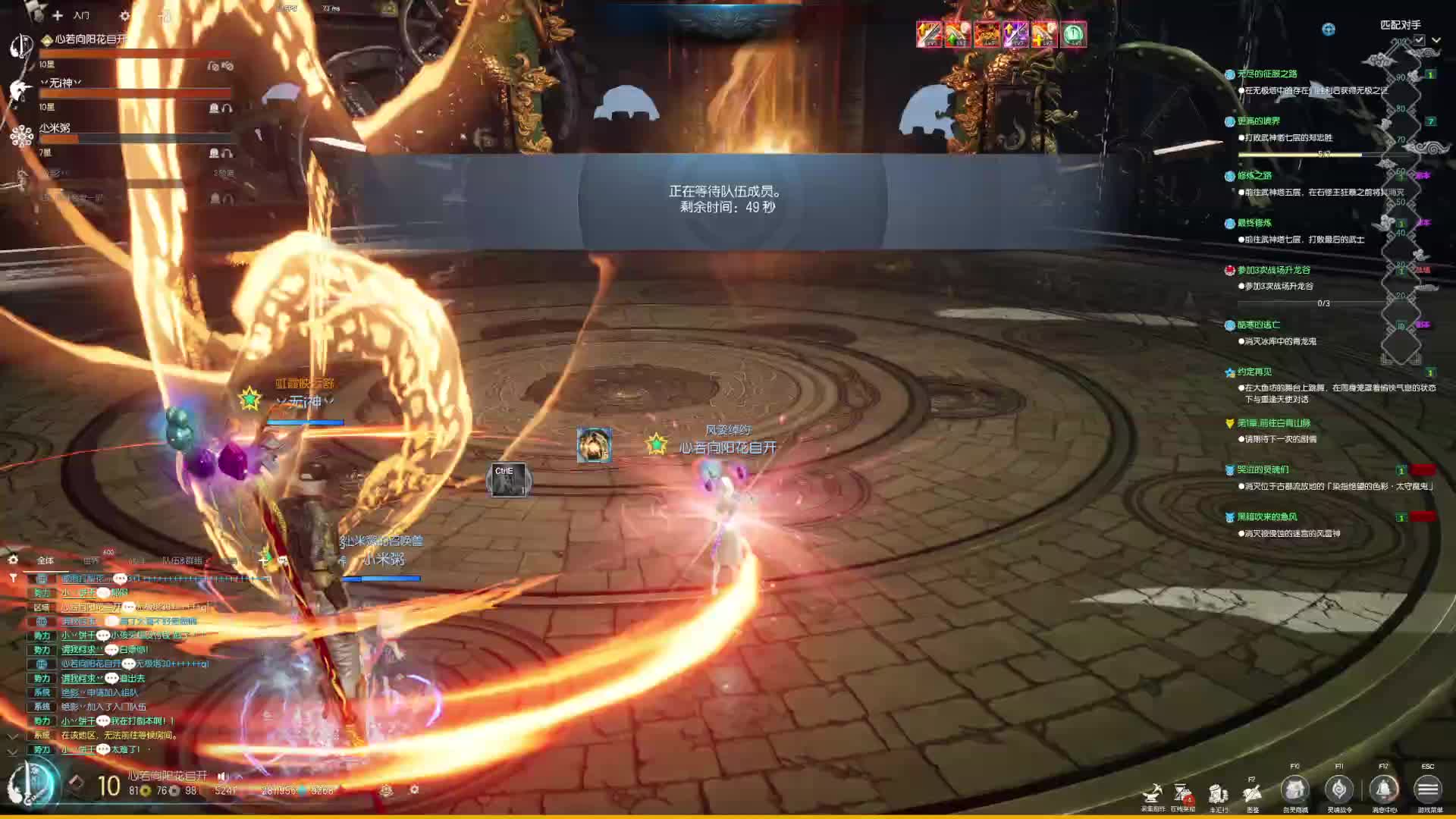Select the 参加3次战场升龙谷 quest entry
1456x819 pixels.
tap(1273, 270)
